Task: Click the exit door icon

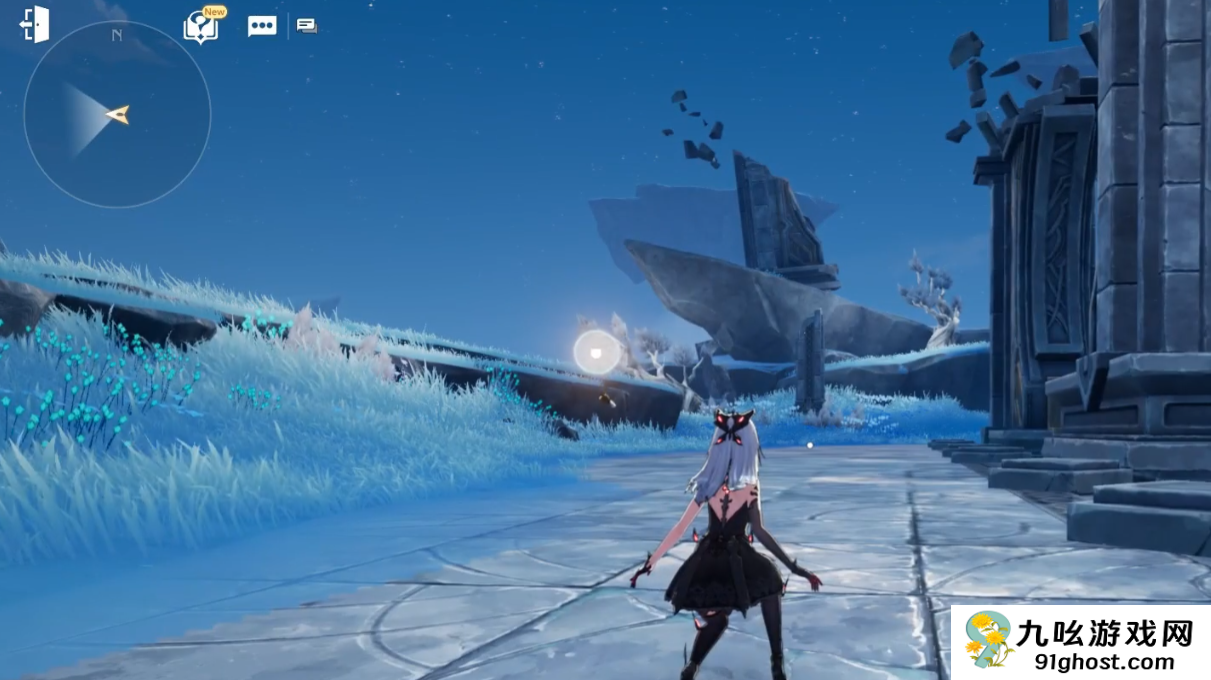Action: click(35, 25)
